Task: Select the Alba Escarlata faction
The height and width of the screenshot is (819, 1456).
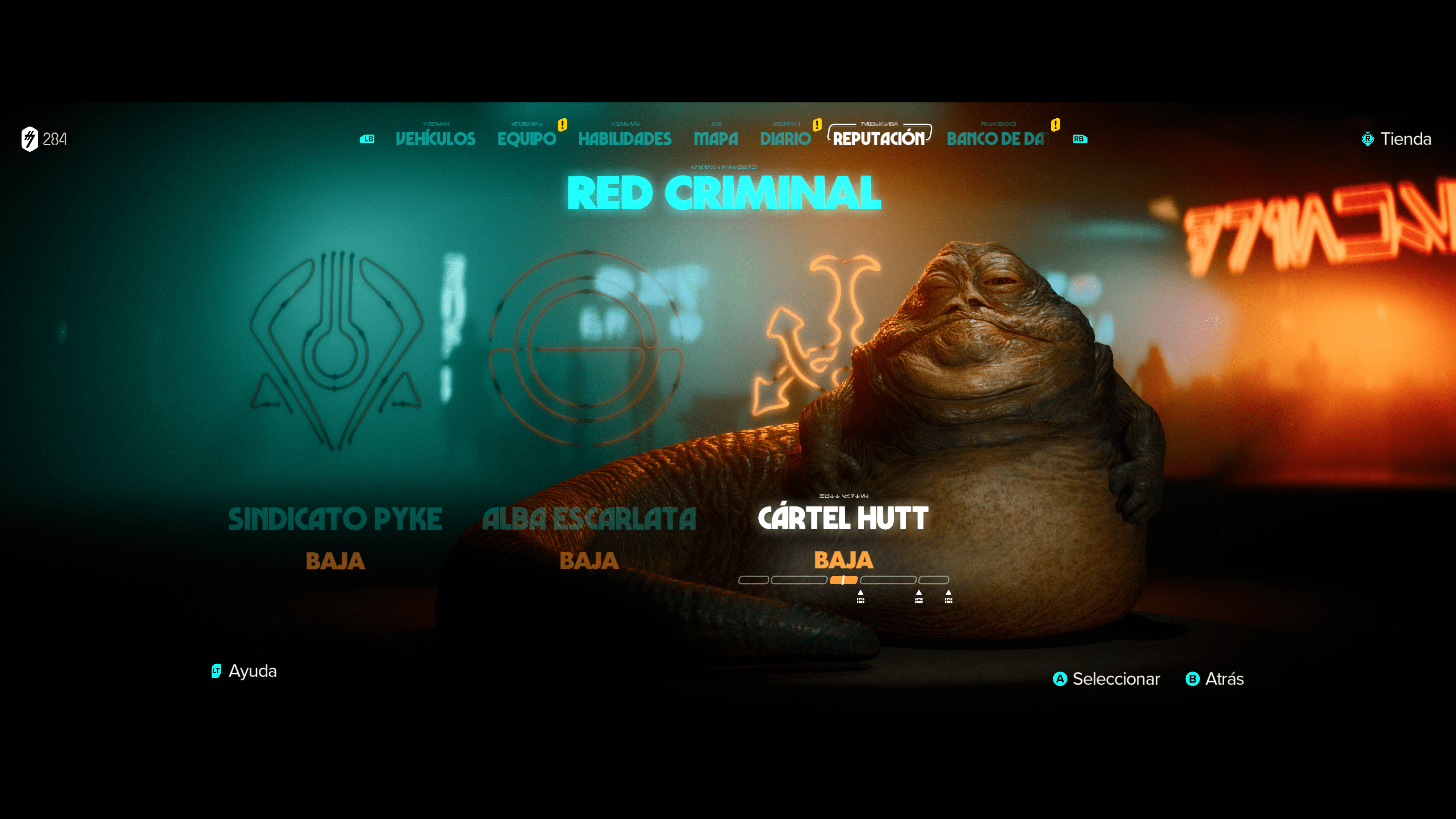Action: (x=589, y=519)
